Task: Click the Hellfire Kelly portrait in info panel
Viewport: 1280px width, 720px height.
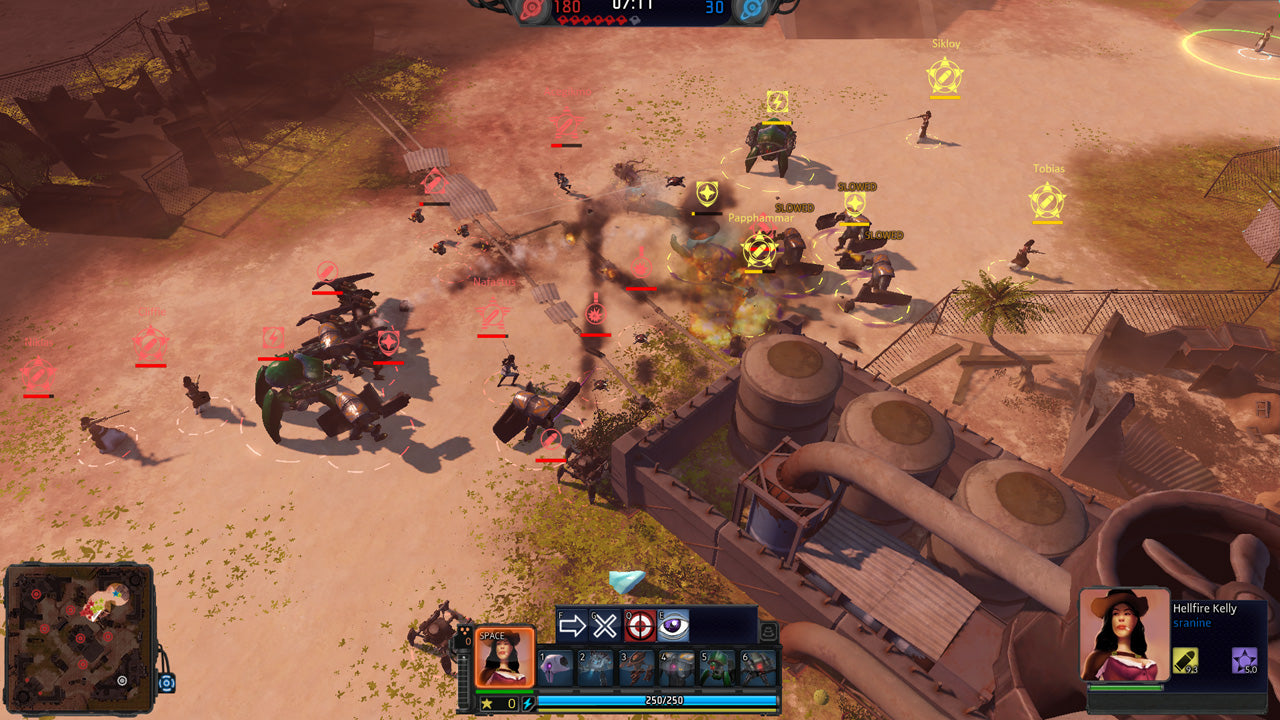Action: [x=1125, y=634]
